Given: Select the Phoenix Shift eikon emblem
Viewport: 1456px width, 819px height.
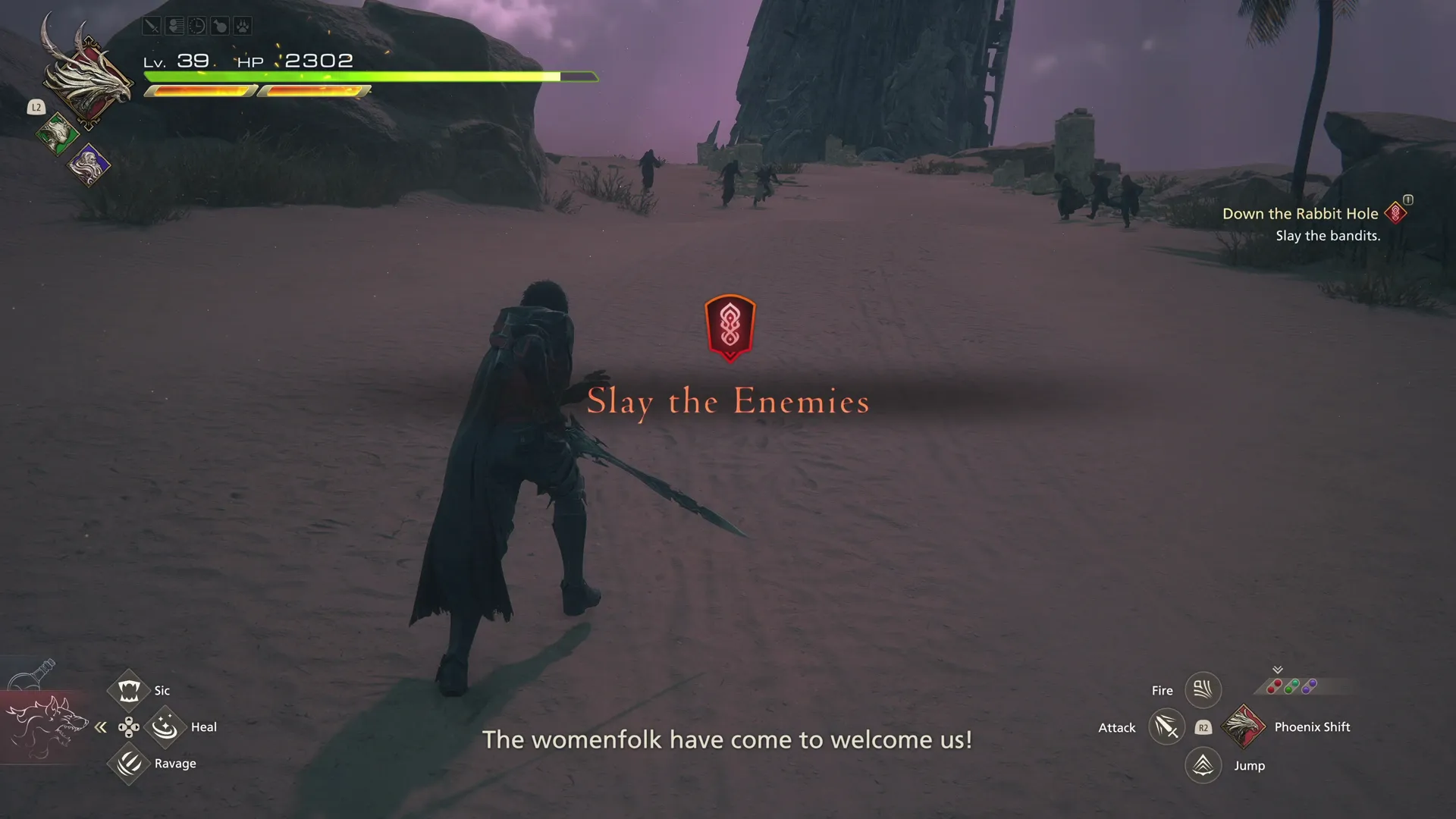Looking at the screenshot, I should pos(1244,726).
